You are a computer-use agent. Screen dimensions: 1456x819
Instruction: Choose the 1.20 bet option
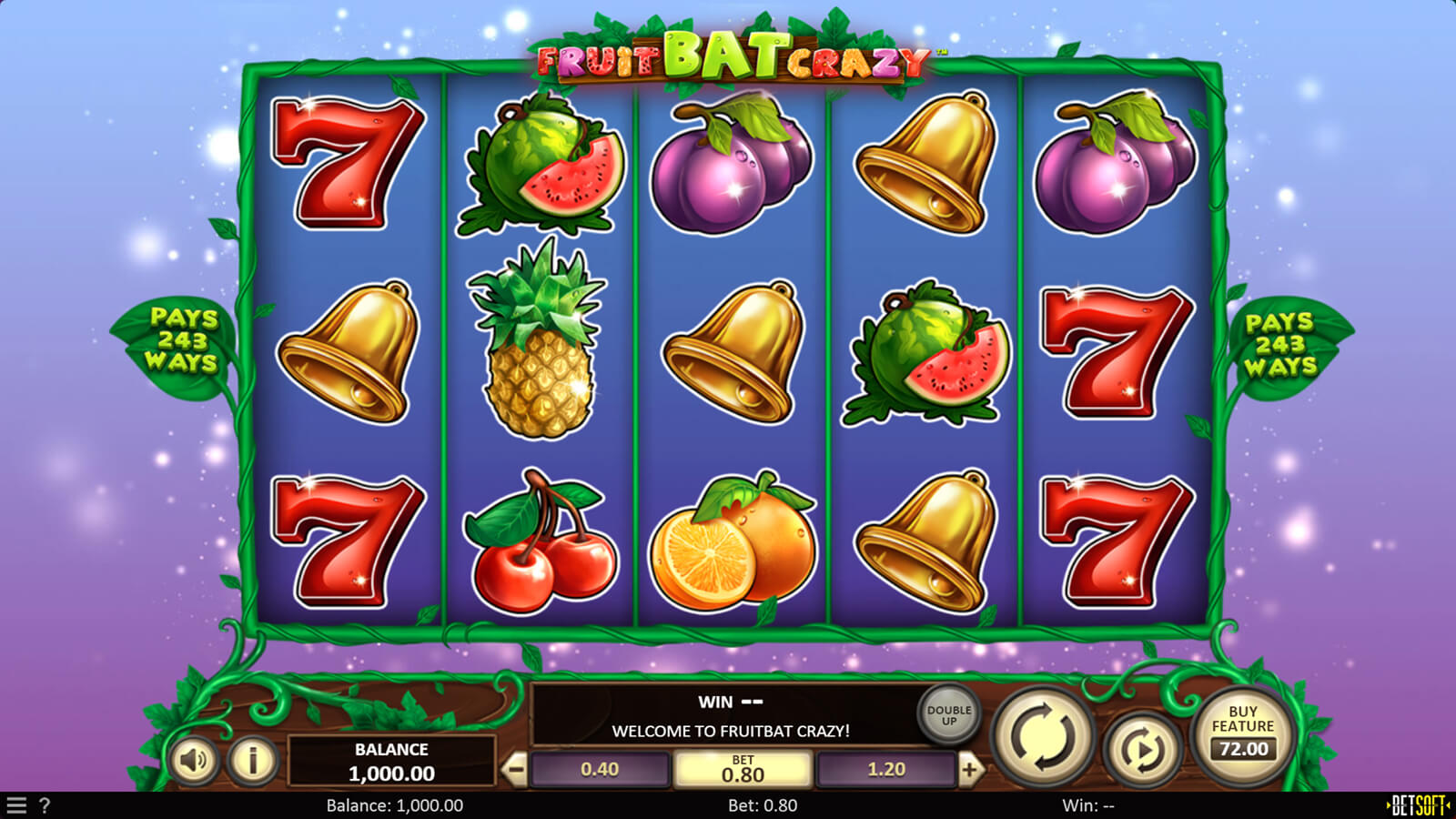tap(885, 770)
